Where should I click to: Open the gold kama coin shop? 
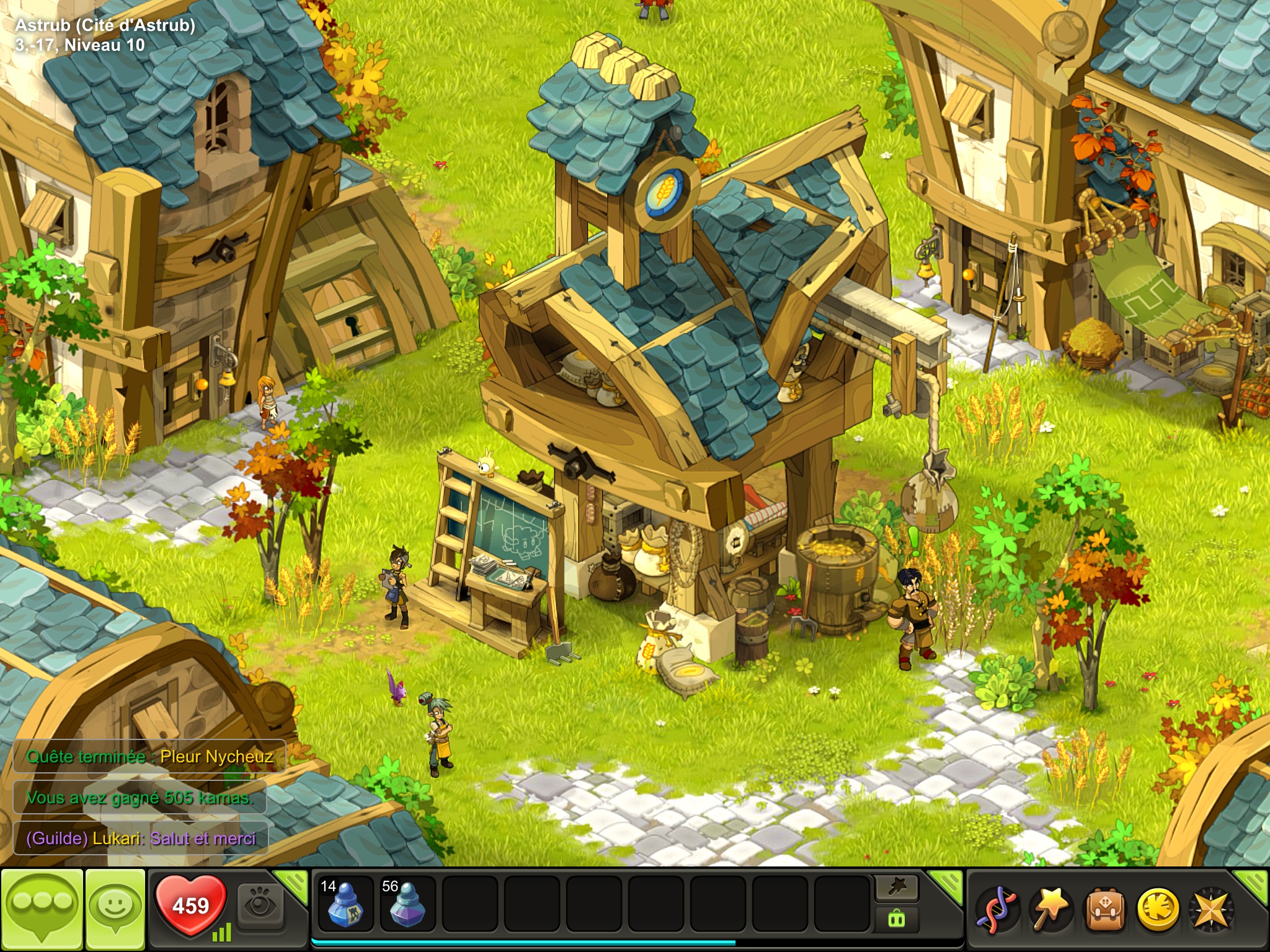[1157, 910]
